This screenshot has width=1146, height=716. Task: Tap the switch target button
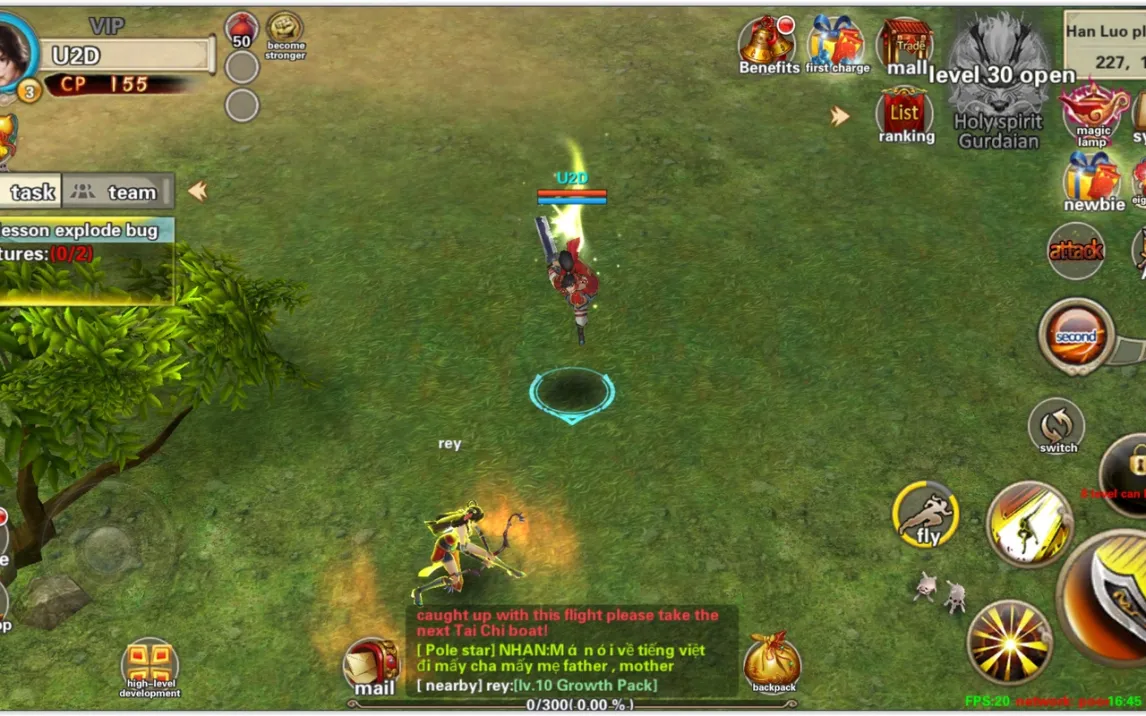tap(1057, 426)
